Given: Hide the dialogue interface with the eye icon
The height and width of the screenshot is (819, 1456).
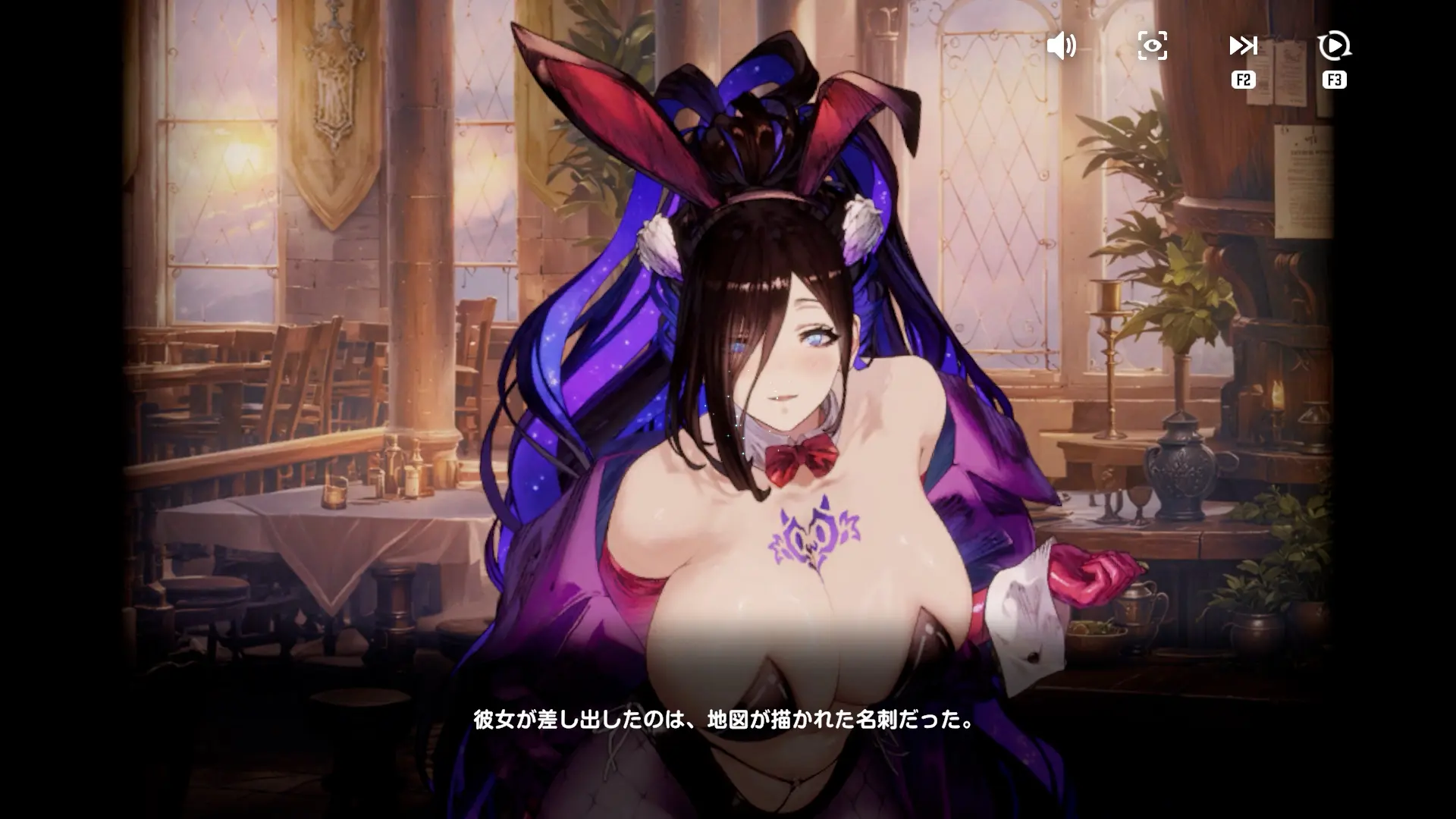Looking at the screenshot, I should [1152, 46].
